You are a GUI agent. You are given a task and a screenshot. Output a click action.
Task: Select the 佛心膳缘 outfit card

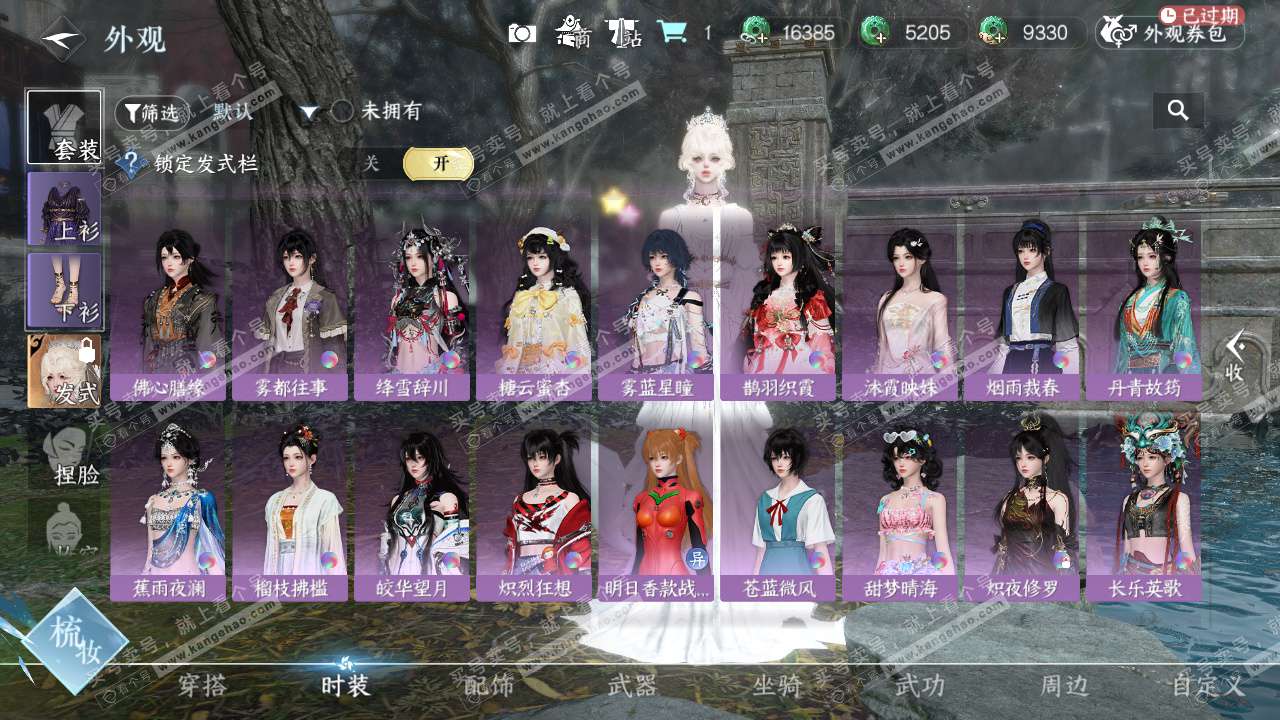click(169, 310)
